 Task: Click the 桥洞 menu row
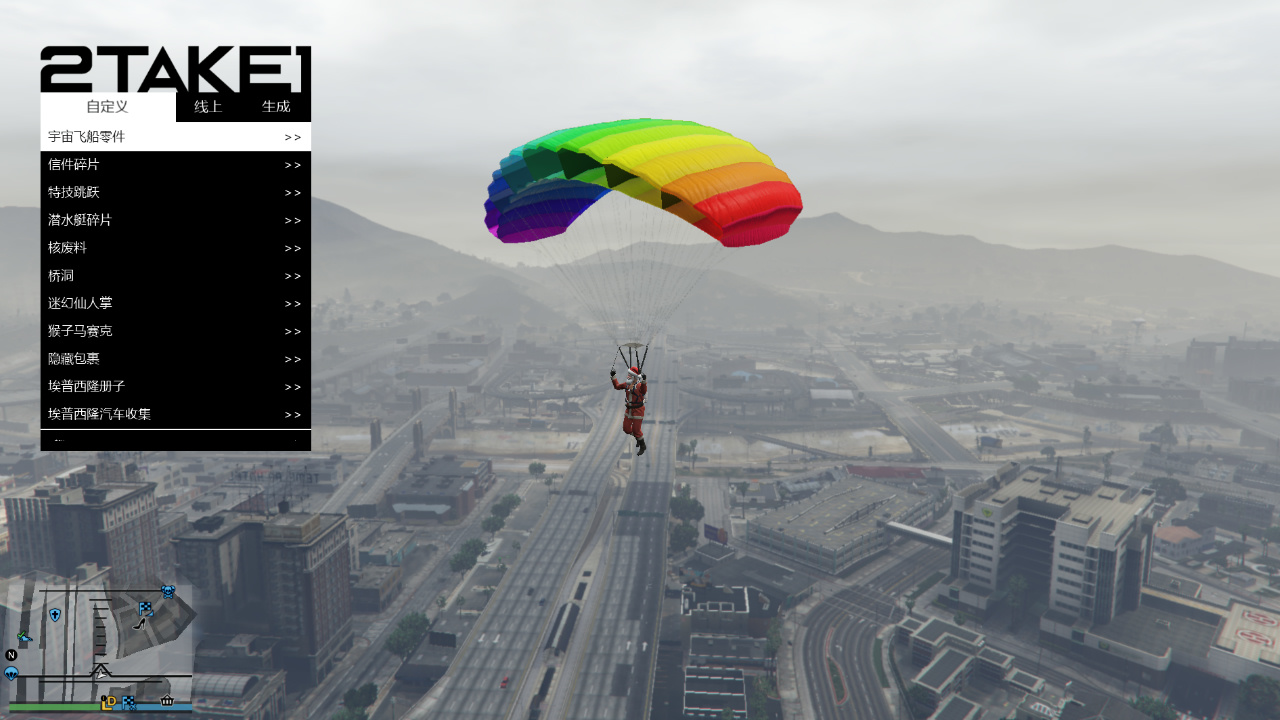click(175, 276)
